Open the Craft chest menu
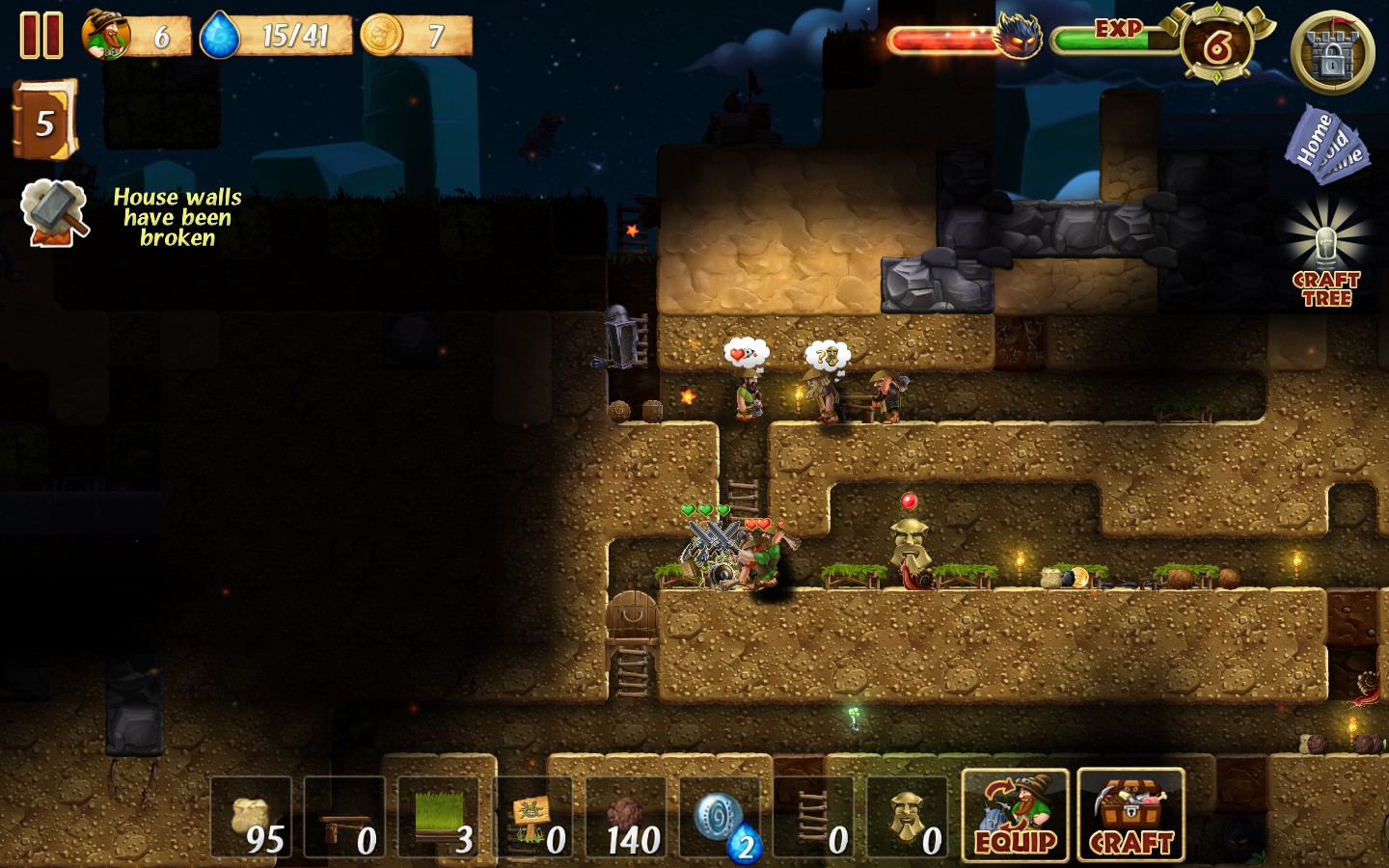The height and width of the screenshot is (868, 1389). (x=1130, y=816)
